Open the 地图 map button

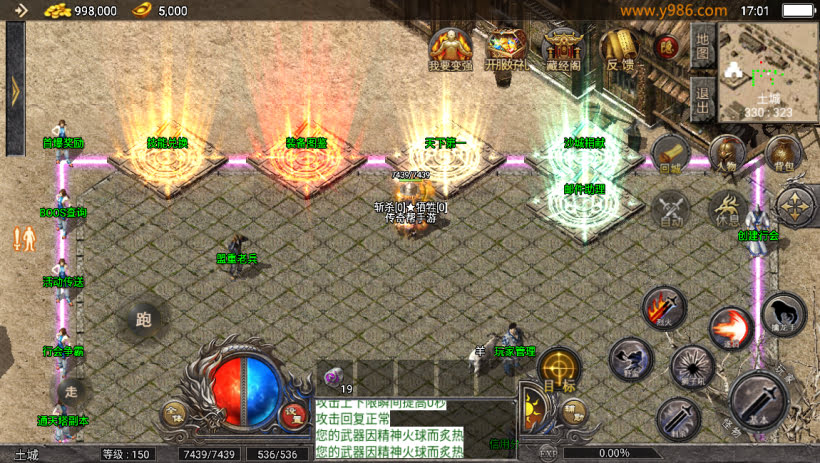click(702, 43)
